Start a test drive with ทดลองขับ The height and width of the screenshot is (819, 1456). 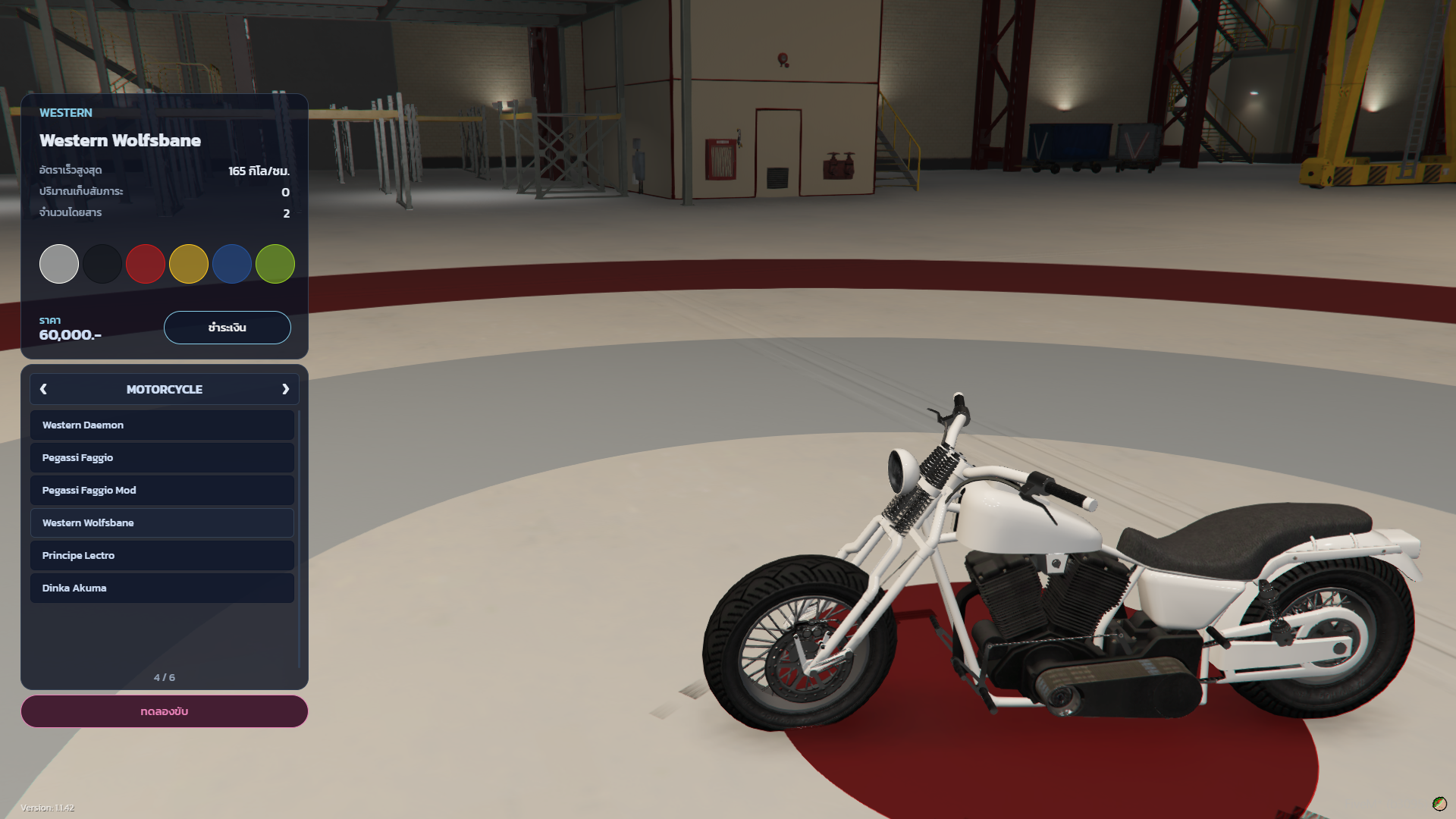pyautogui.click(x=165, y=711)
